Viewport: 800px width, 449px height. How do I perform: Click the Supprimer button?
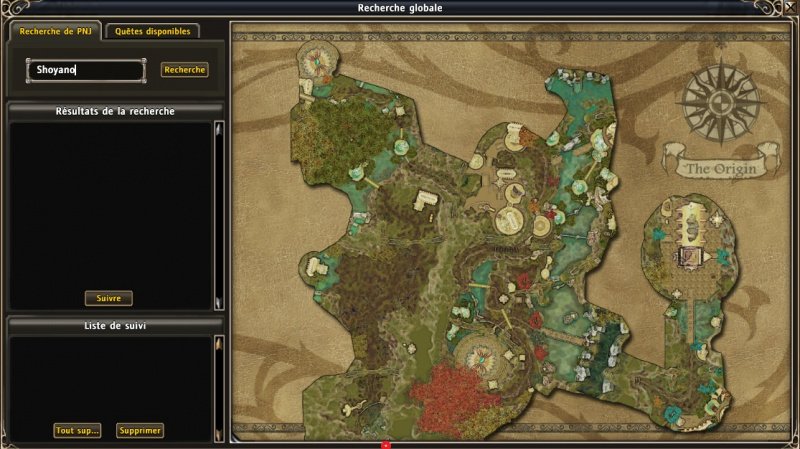139,430
